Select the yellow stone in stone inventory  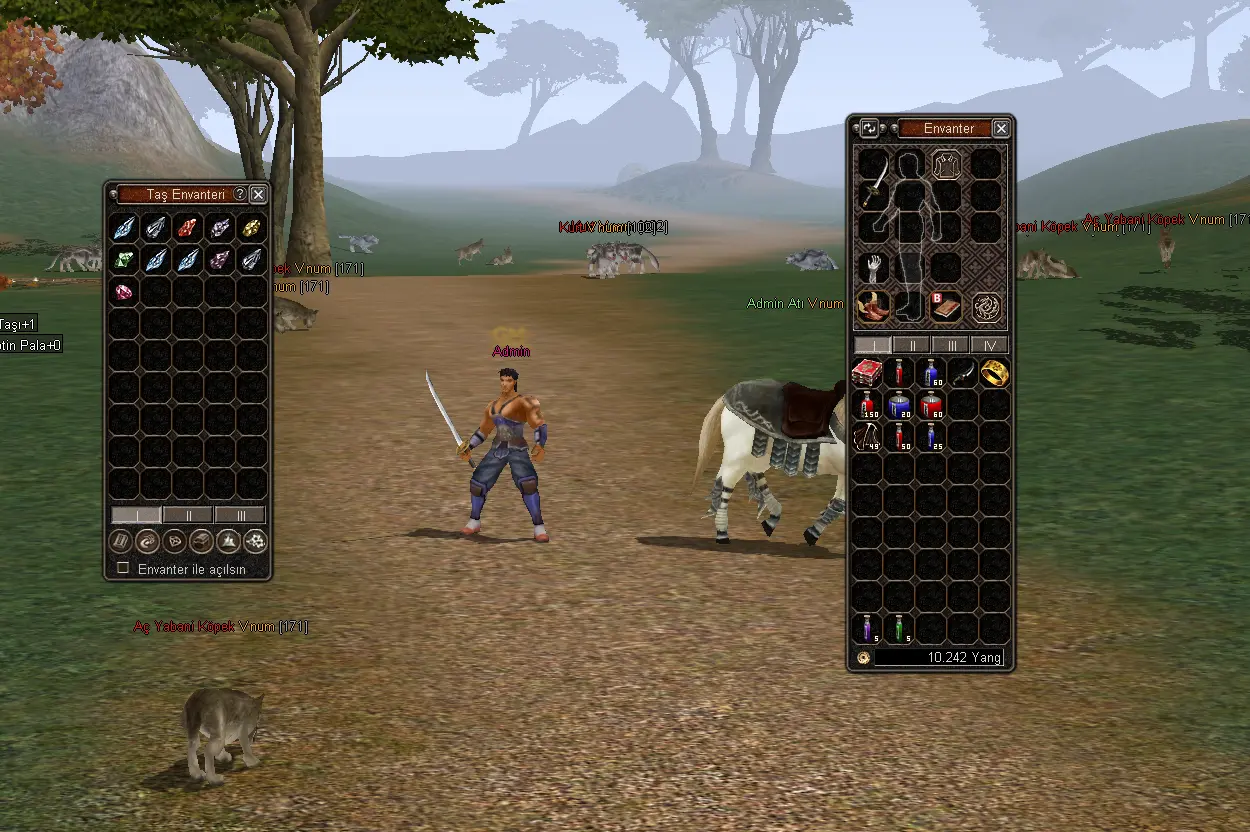pos(252,228)
